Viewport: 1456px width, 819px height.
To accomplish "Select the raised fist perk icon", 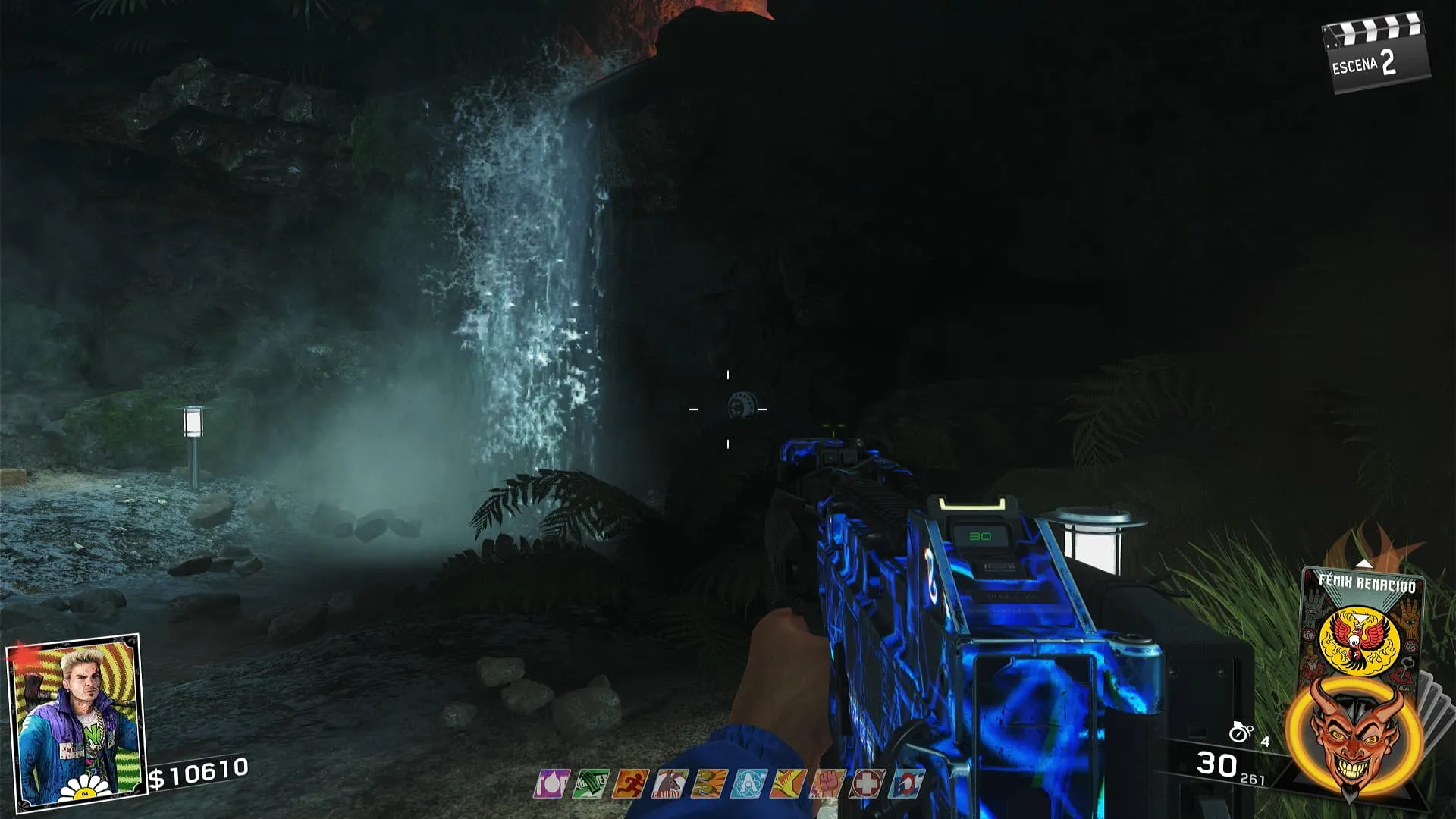I will click(827, 783).
